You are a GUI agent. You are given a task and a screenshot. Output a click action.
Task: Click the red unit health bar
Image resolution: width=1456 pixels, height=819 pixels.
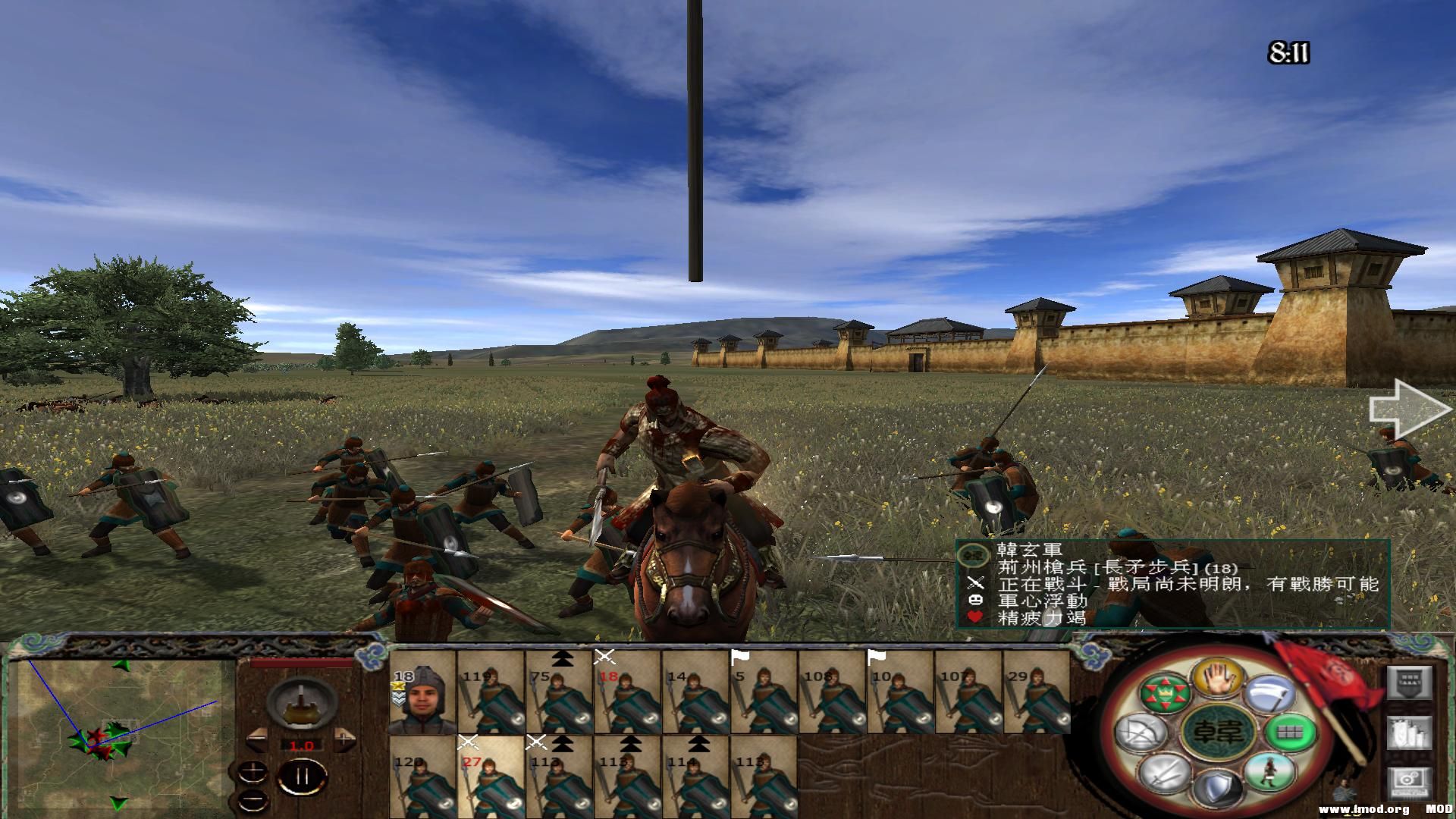(x=302, y=662)
